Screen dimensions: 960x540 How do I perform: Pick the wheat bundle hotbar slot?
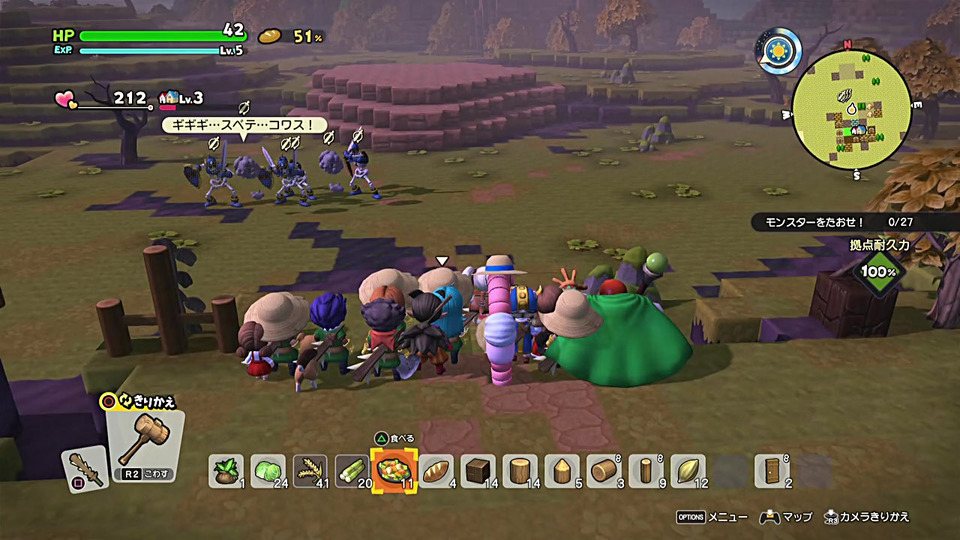[309, 470]
